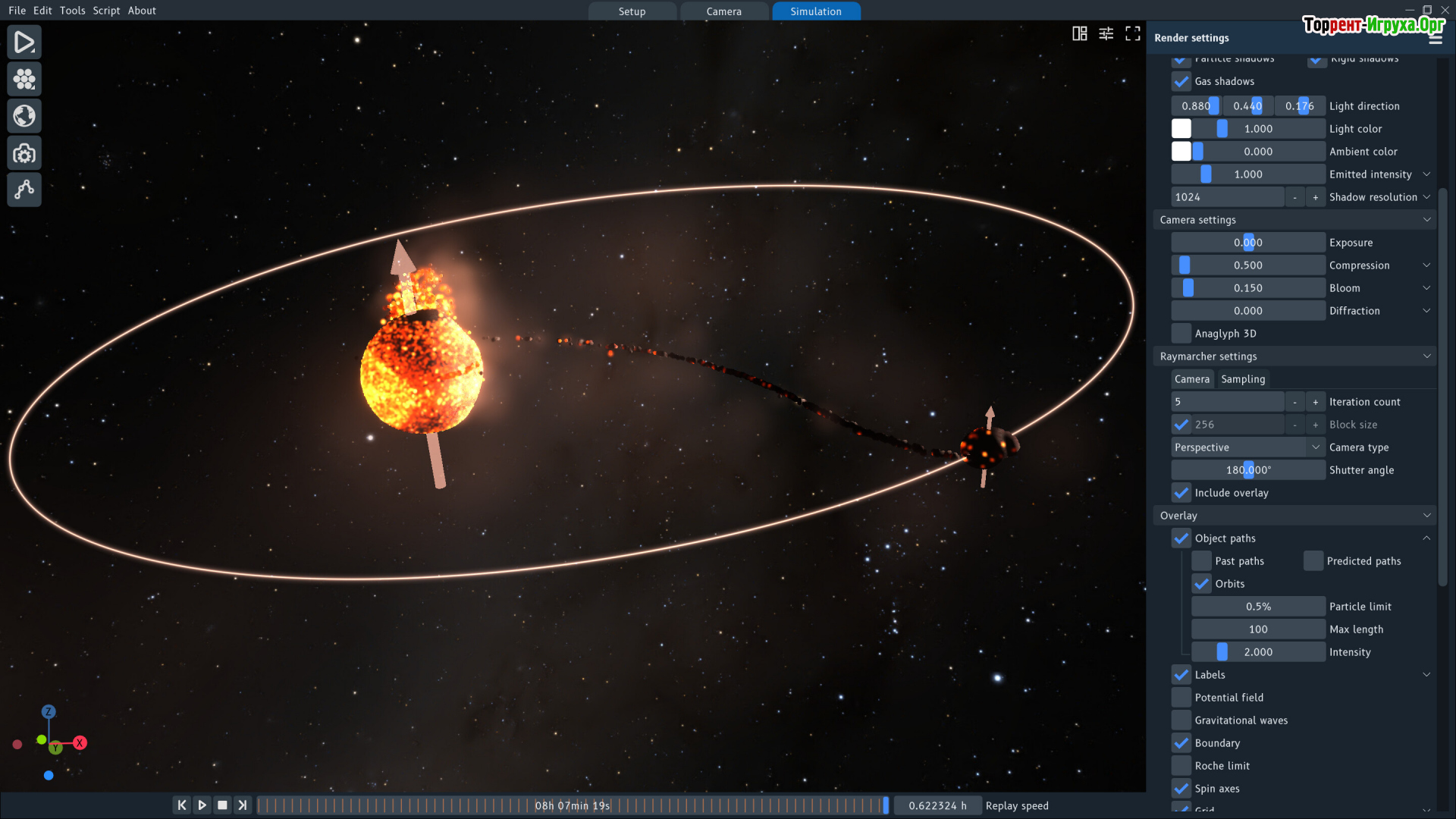Switch to the Sampling sub-tab
This screenshot has height=819, width=1456.
coord(1242,379)
